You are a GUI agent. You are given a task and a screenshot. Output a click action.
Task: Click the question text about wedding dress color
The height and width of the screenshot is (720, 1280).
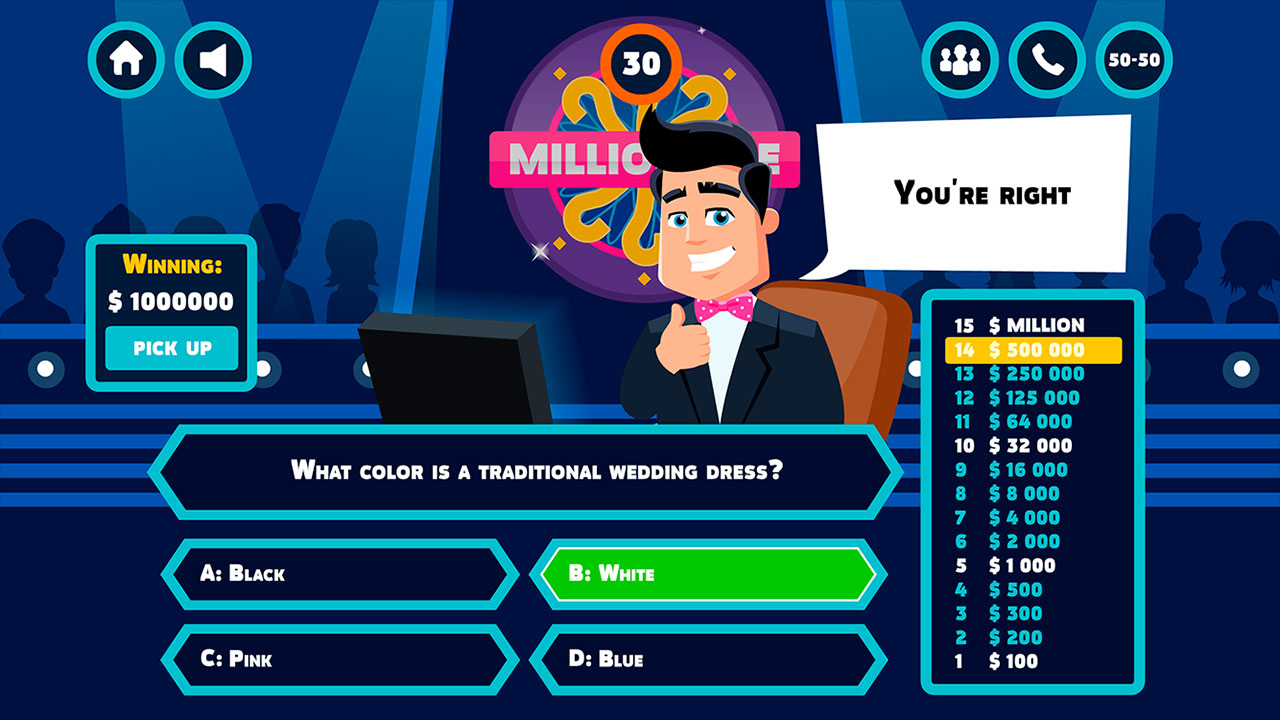coord(535,470)
